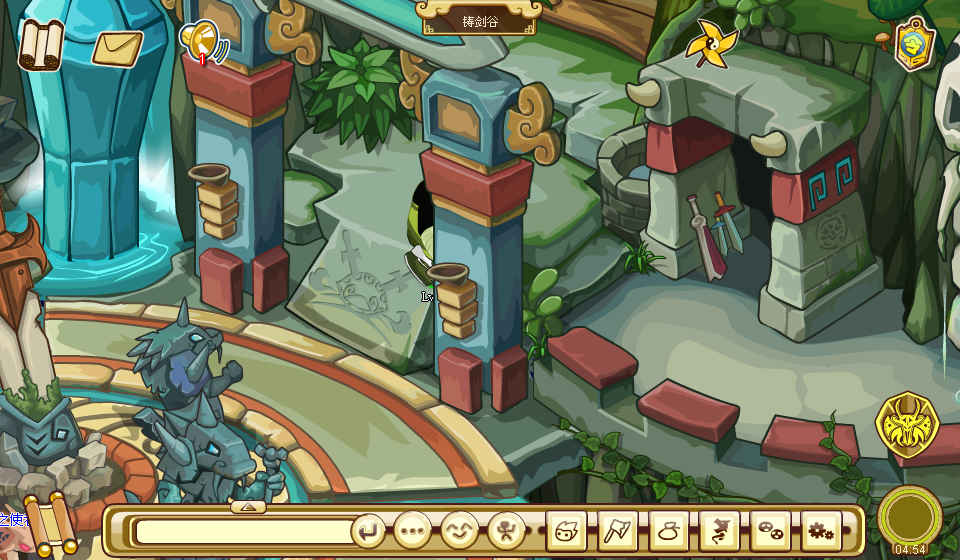Expand the chat panel arrow tab
This screenshot has height=560, width=960.
point(248,507)
